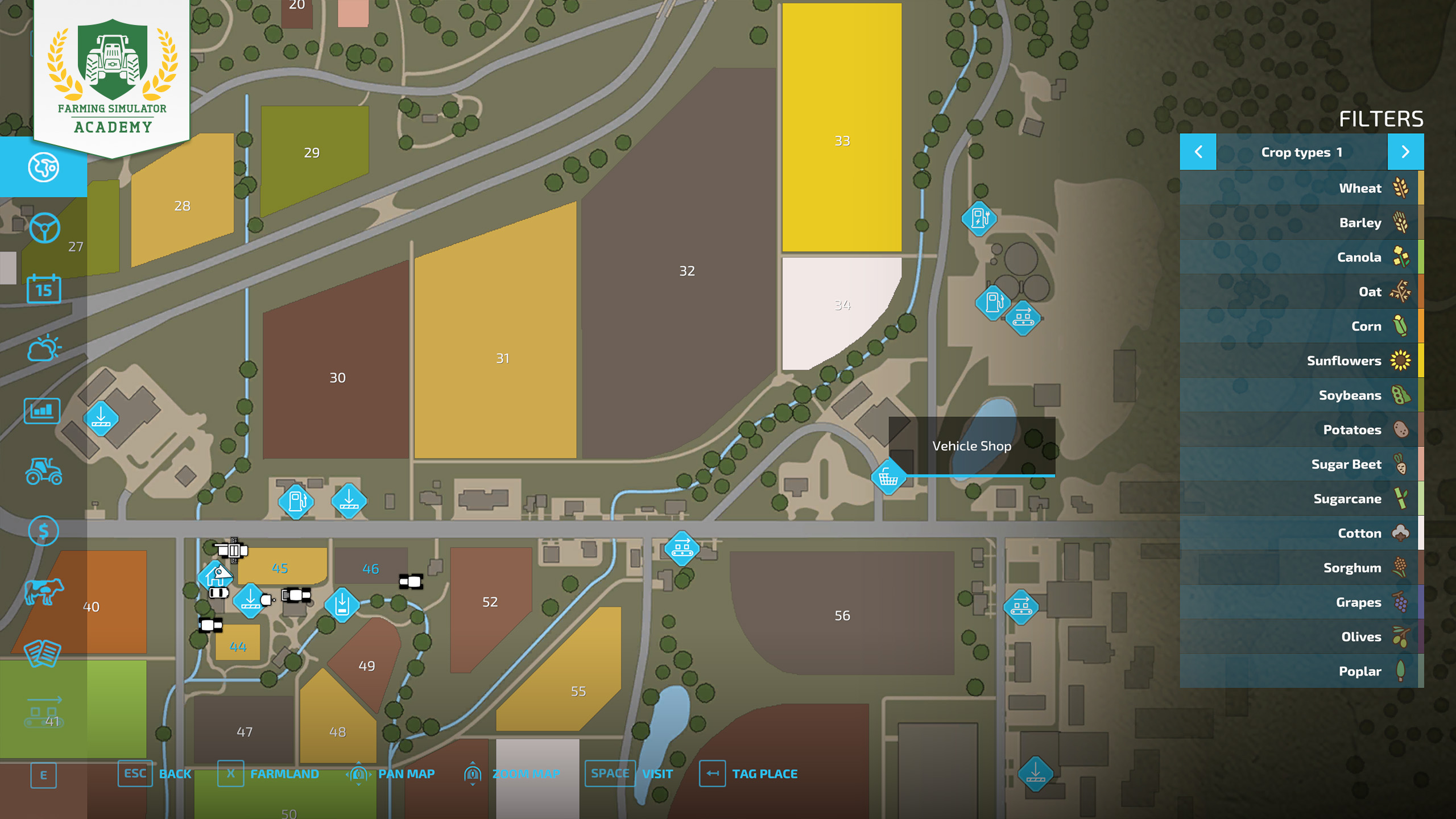Open the cow animals tab

coord(43,591)
